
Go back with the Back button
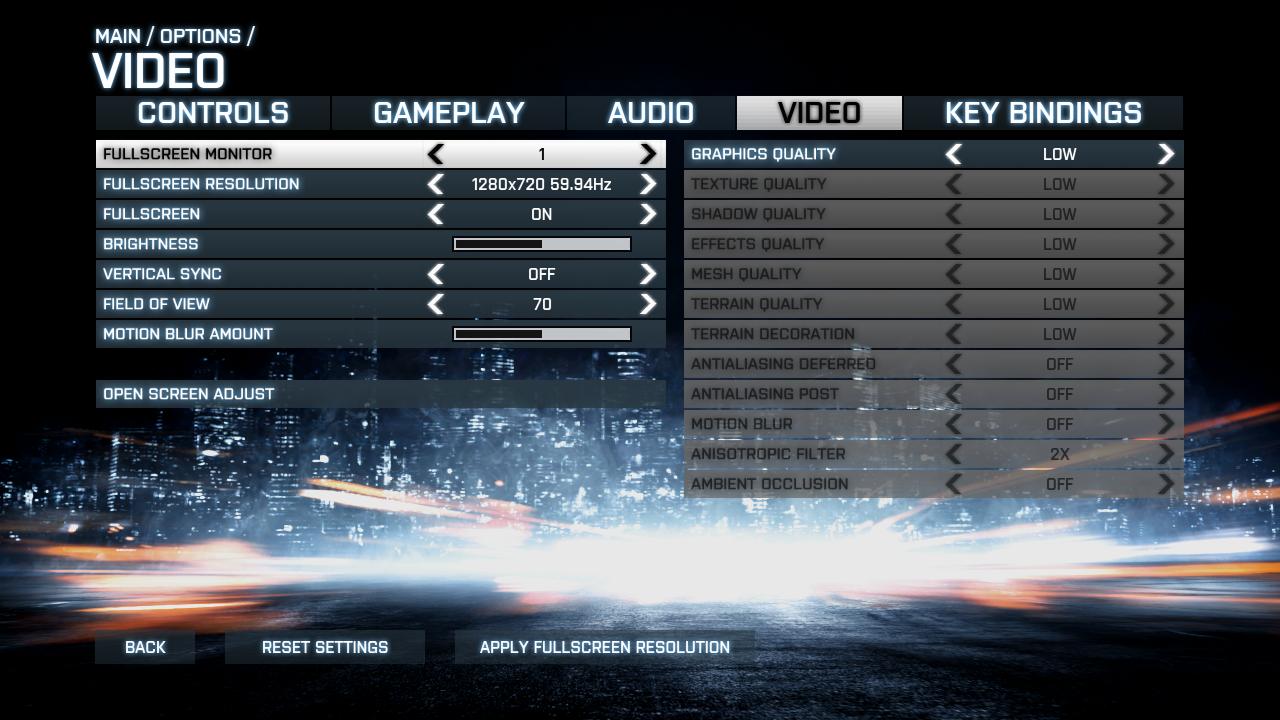(x=145, y=647)
